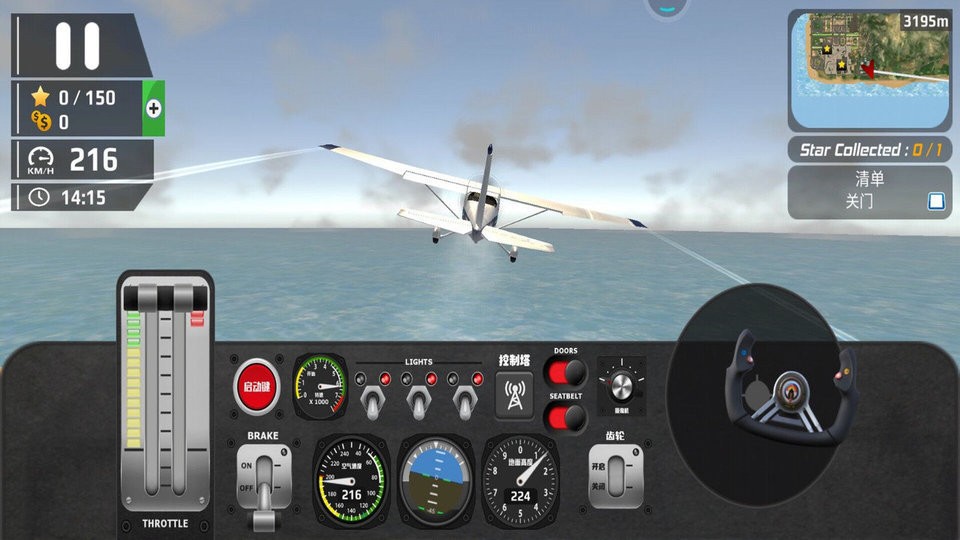960x540 pixels.
Task: Push the red 启动键 start button
Action: [x=257, y=386]
